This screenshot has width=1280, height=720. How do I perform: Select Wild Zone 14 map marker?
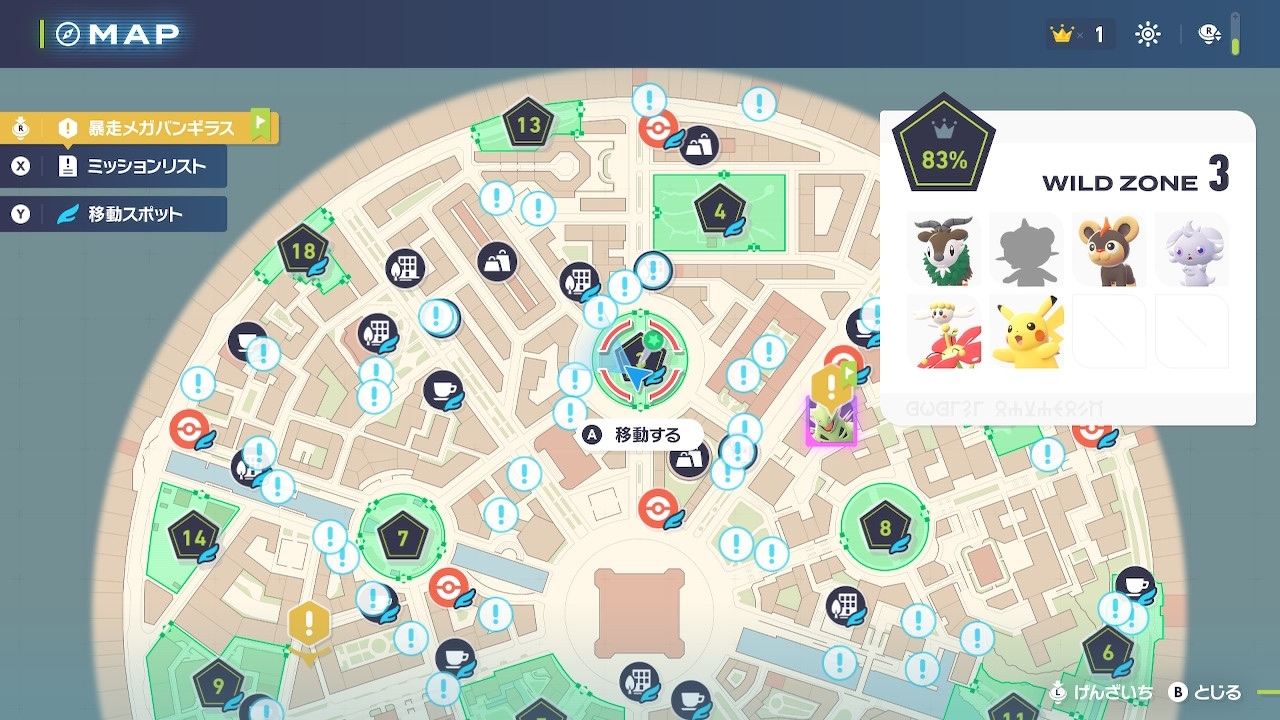[x=194, y=537]
